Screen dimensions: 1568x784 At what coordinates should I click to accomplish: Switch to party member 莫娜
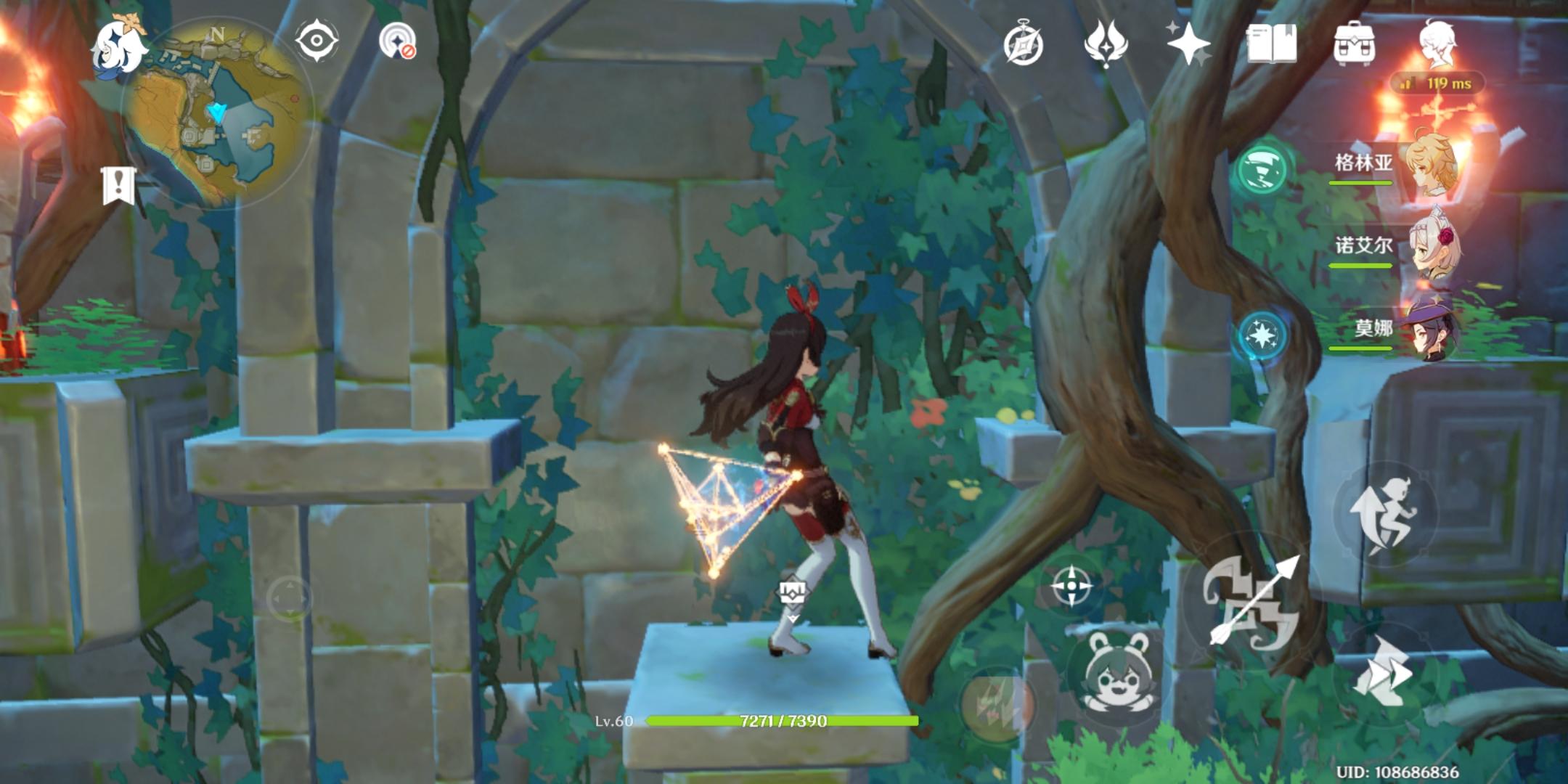(x=1430, y=330)
